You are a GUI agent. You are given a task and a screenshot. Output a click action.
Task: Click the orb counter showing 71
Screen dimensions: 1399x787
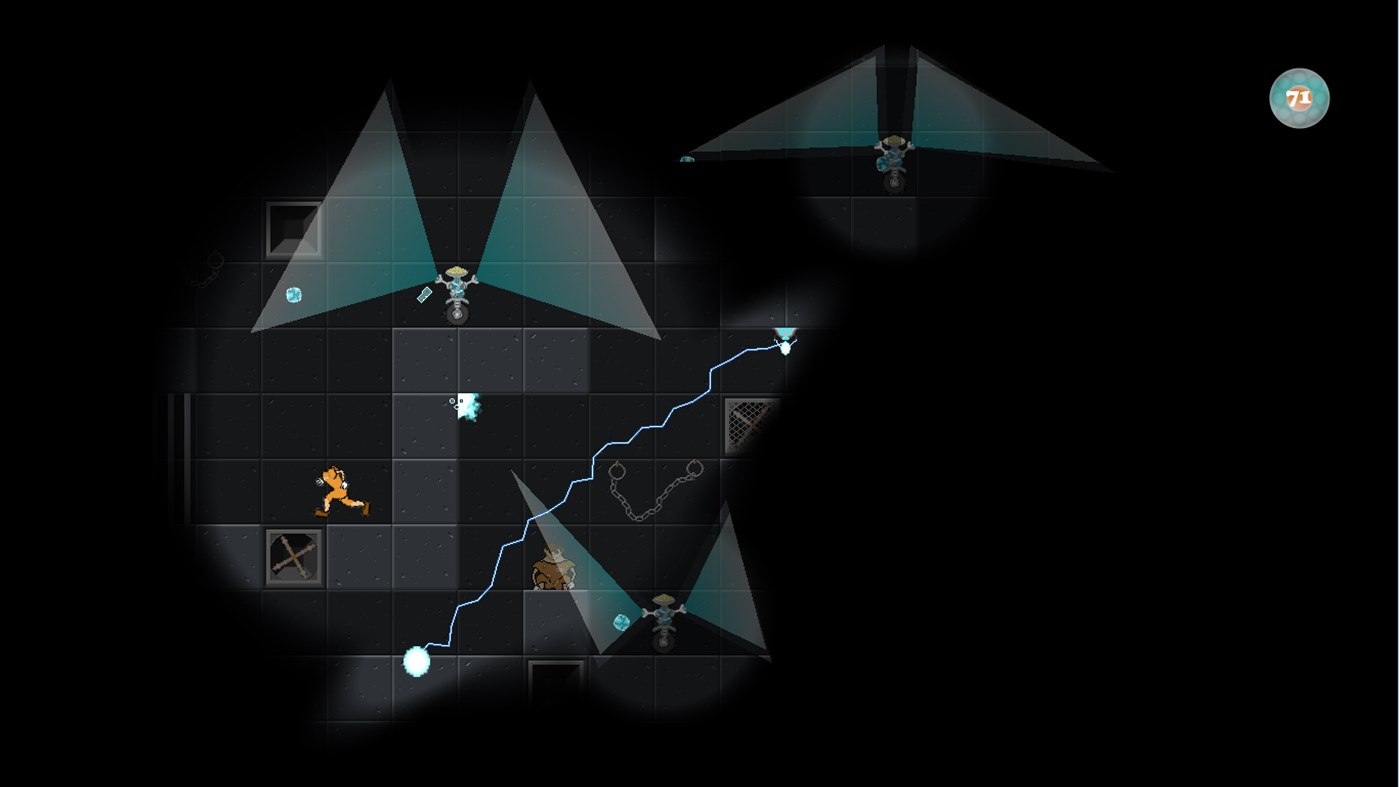pyautogui.click(x=1297, y=96)
